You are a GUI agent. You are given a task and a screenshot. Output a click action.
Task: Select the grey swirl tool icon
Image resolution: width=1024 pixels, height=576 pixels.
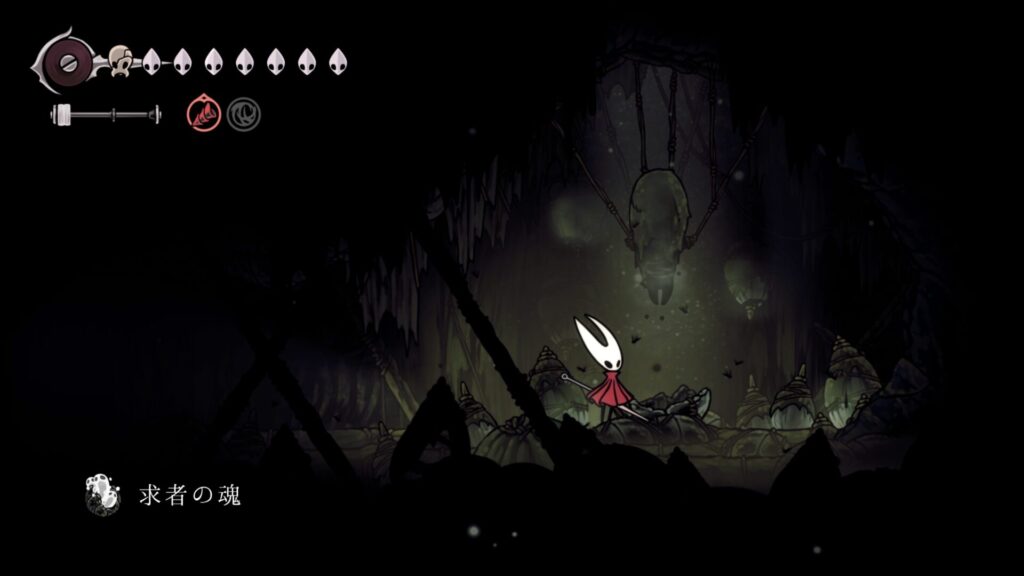pyautogui.click(x=243, y=114)
